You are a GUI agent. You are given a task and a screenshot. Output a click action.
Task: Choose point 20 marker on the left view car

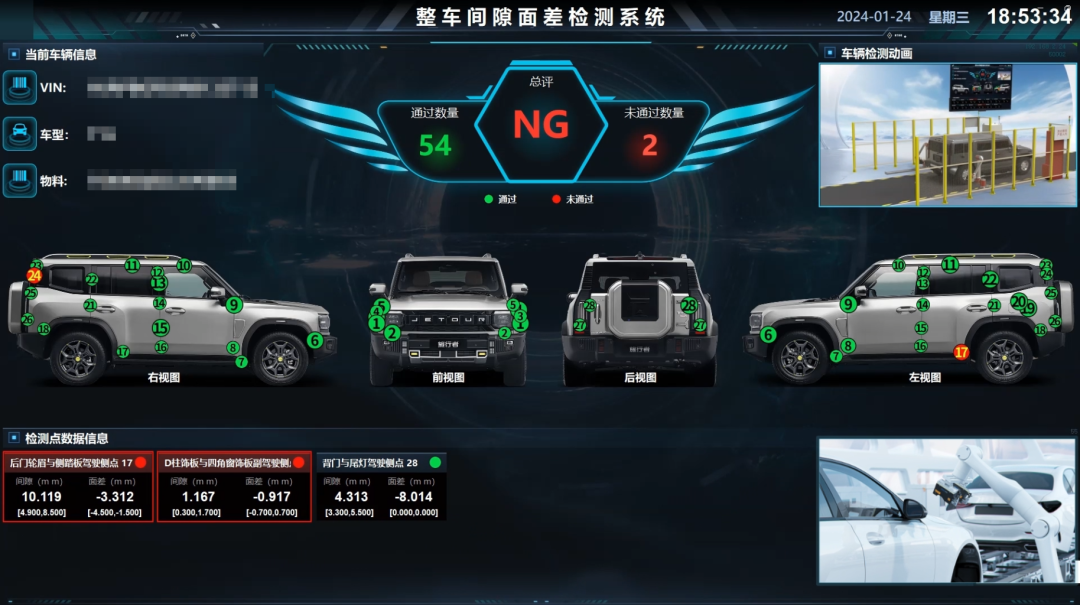[1017, 301]
